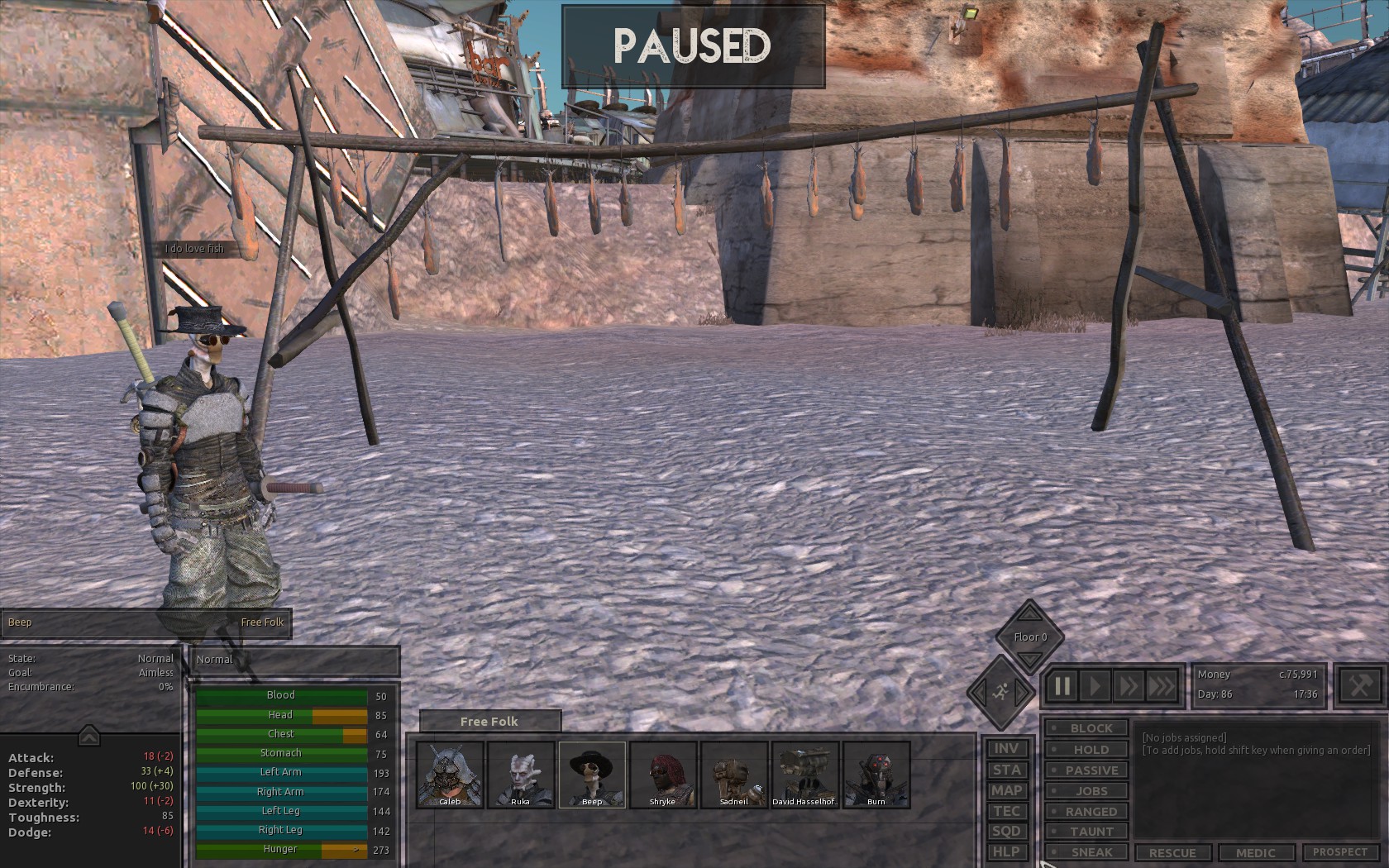Enable the BLOCK stance
The image size is (1389, 868).
coord(1086,727)
